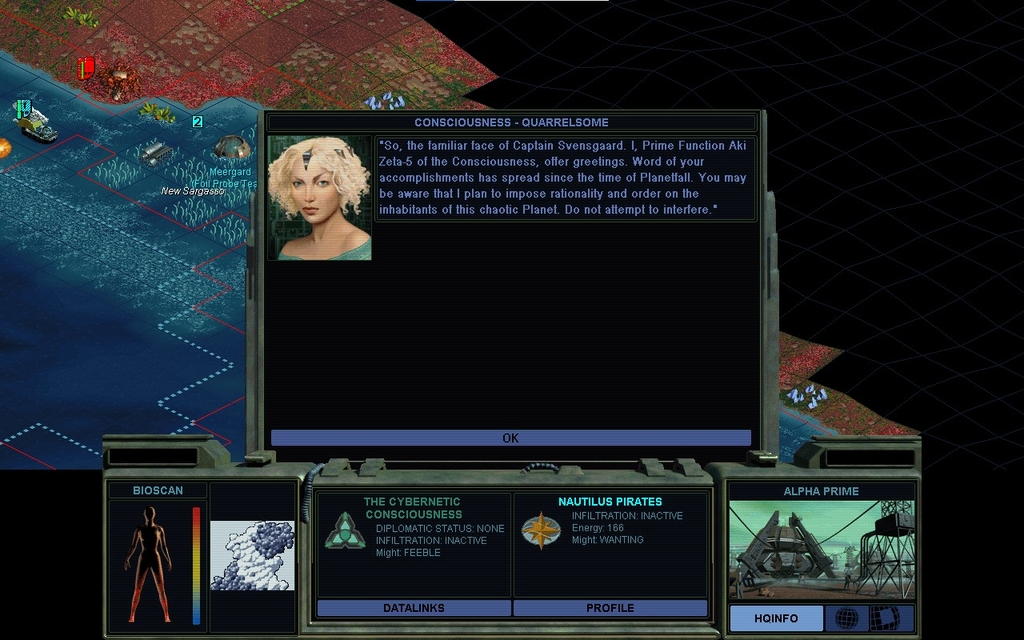1024x640 pixels.
Task: Click the globe view icon
Action: pyautogui.click(x=846, y=618)
